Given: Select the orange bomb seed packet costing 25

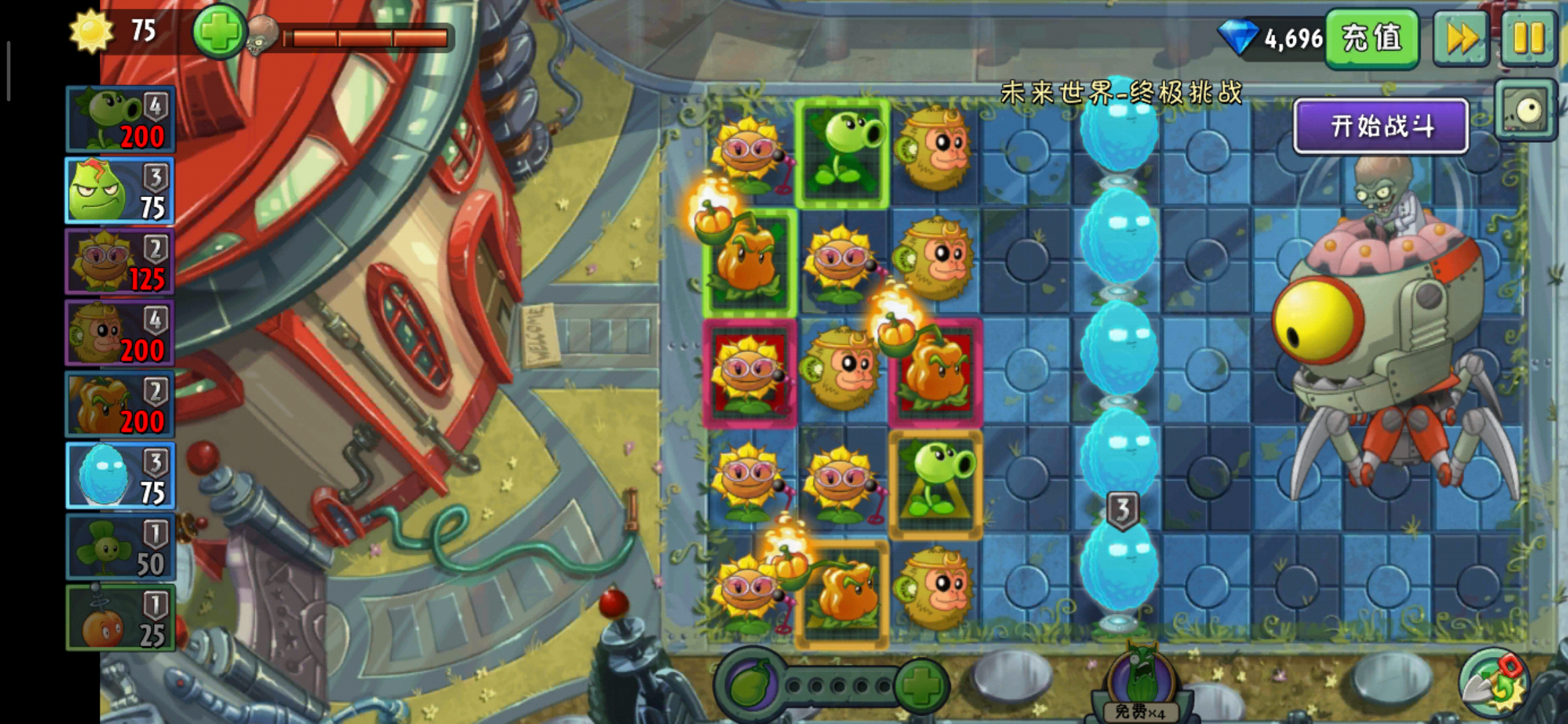Looking at the screenshot, I should point(121,618).
